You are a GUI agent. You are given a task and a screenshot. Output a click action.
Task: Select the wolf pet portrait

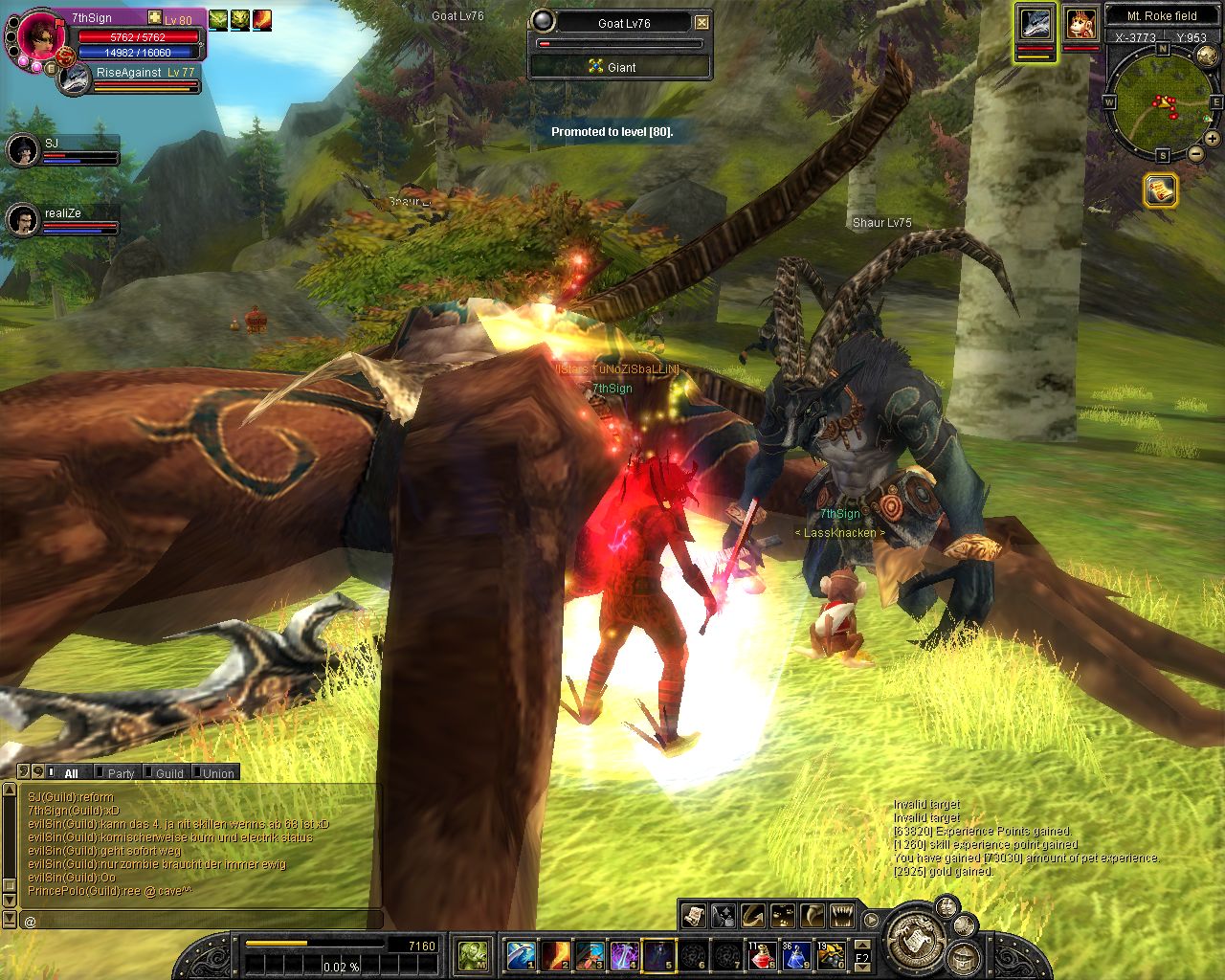(x=1036, y=24)
